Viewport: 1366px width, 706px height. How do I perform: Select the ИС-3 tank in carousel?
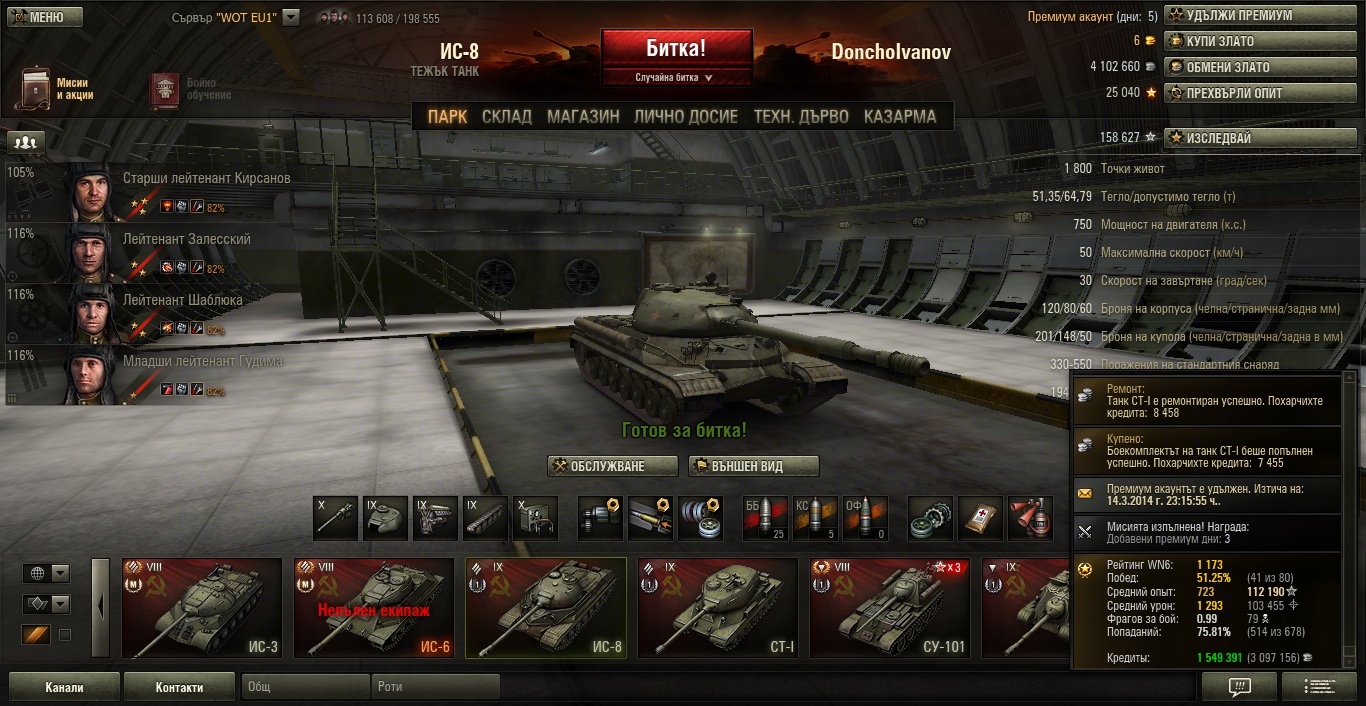tap(202, 608)
